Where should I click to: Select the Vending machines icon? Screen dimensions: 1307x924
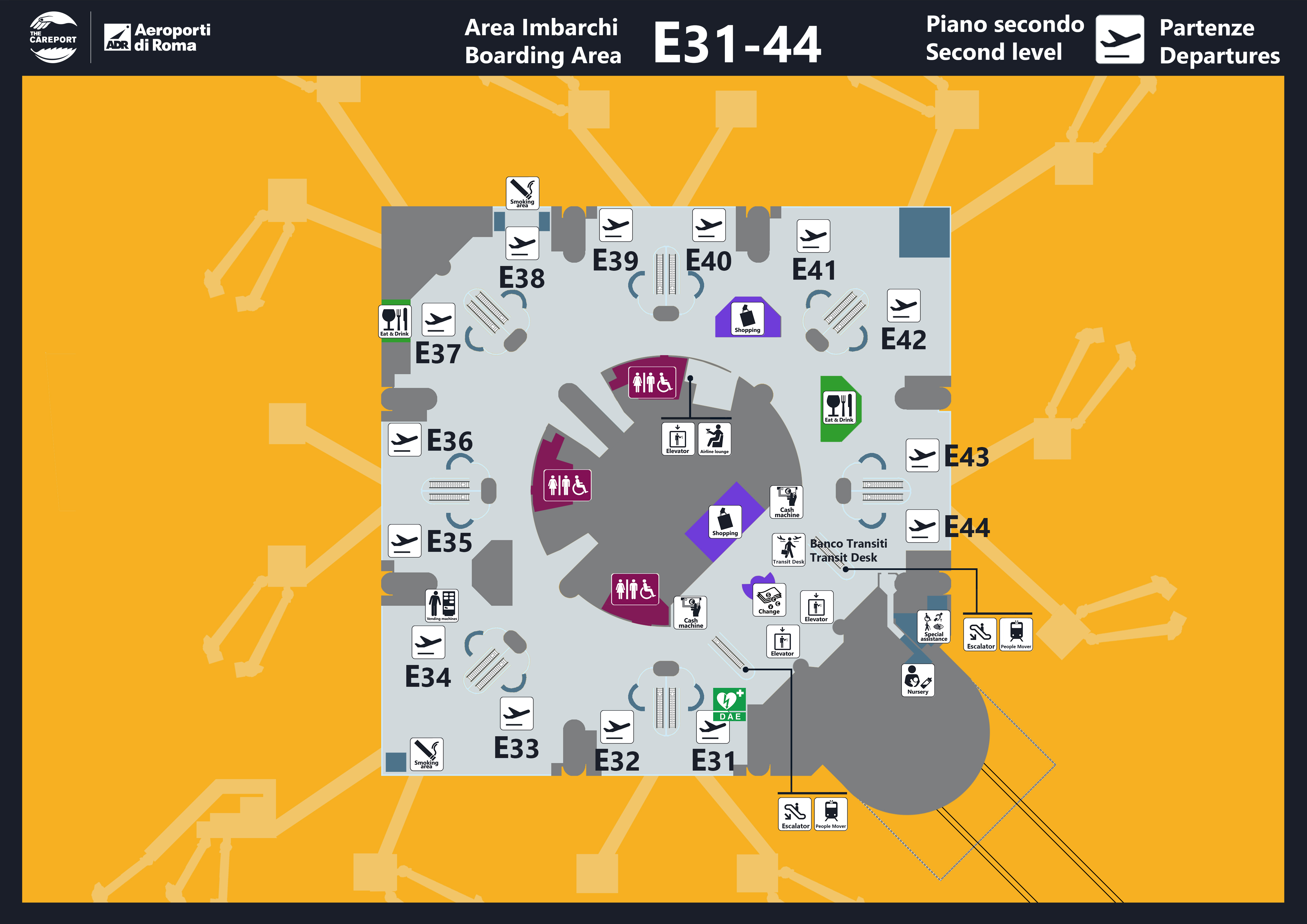point(442,605)
